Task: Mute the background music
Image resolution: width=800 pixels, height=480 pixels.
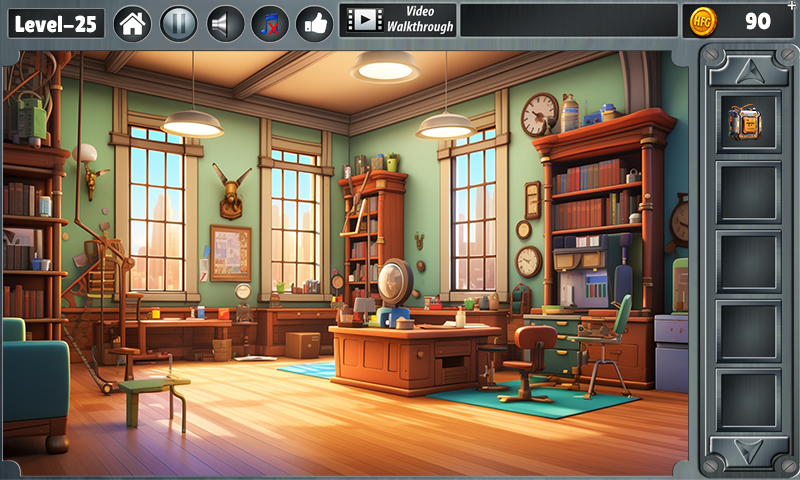Action: 270,22
